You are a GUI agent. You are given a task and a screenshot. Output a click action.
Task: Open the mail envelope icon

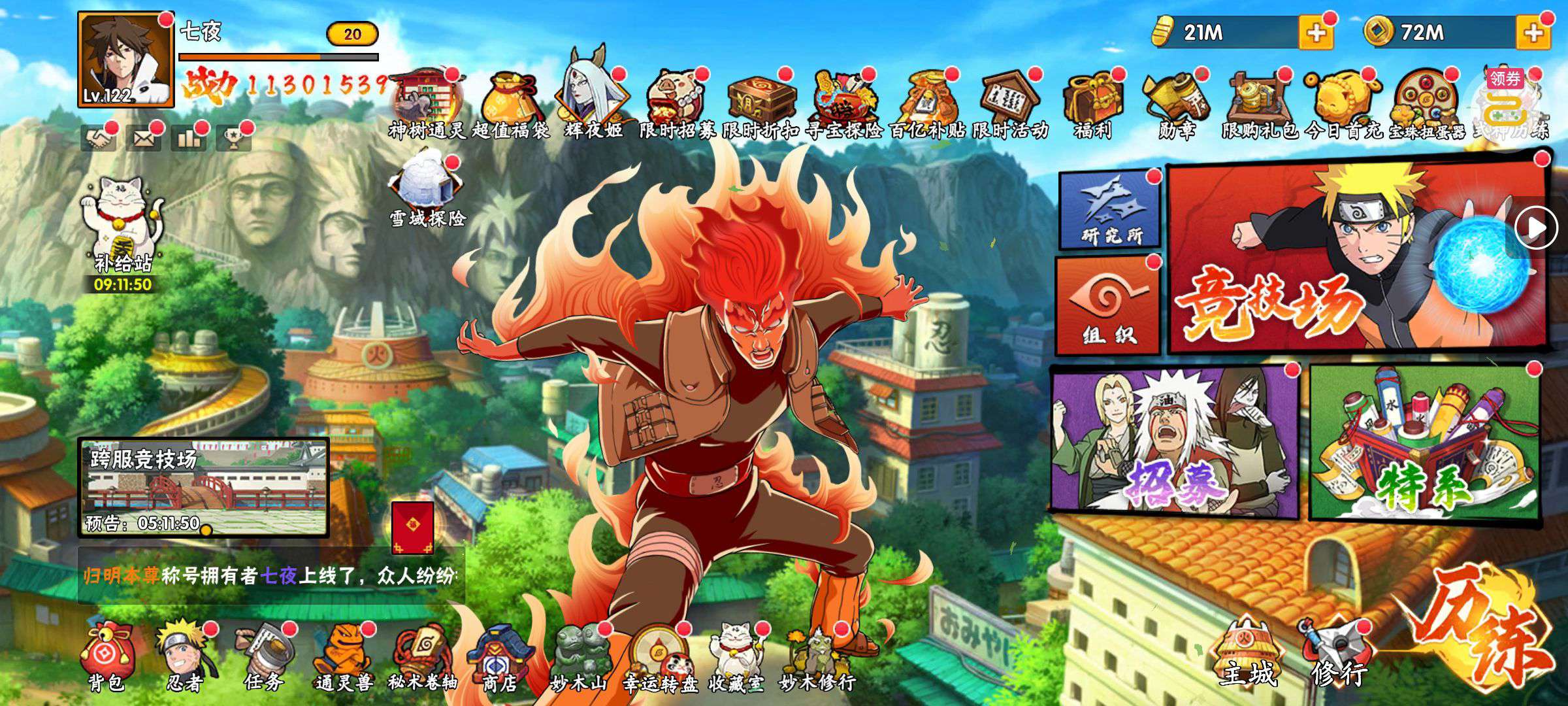tap(144, 139)
